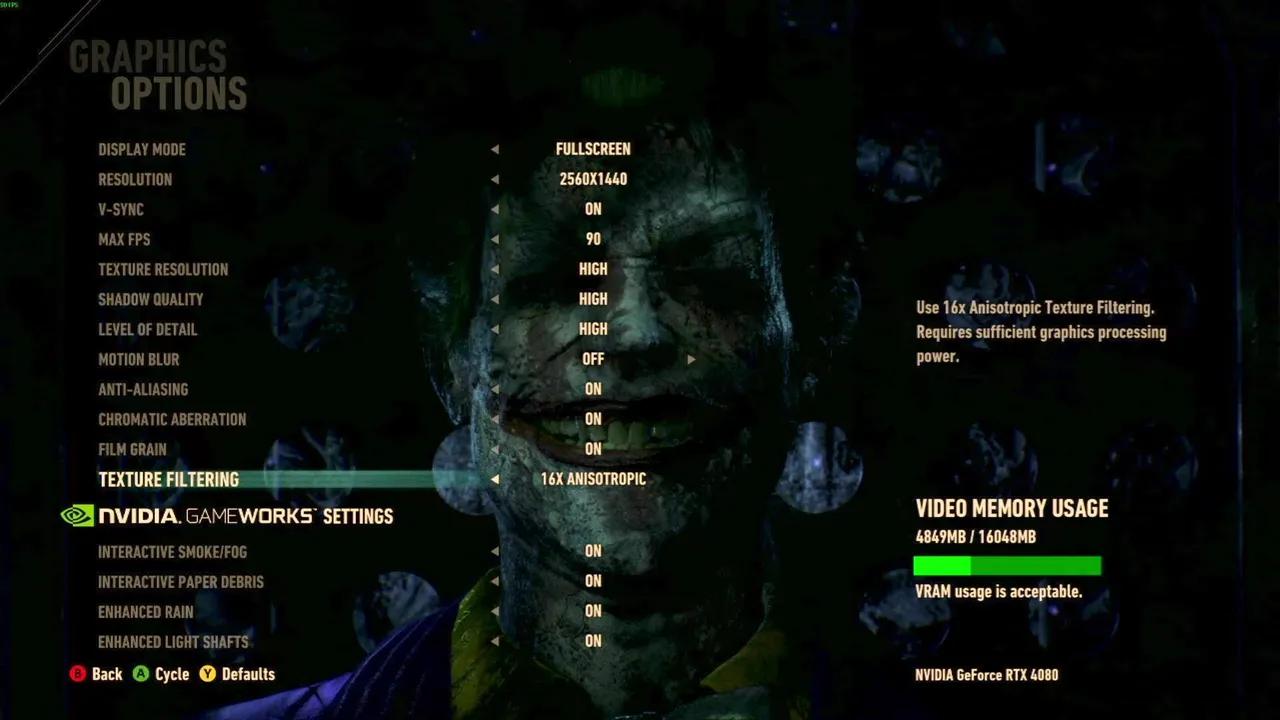The height and width of the screenshot is (720, 1280).
Task: Toggle the Film Grain option
Action: [x=132, y=449]
